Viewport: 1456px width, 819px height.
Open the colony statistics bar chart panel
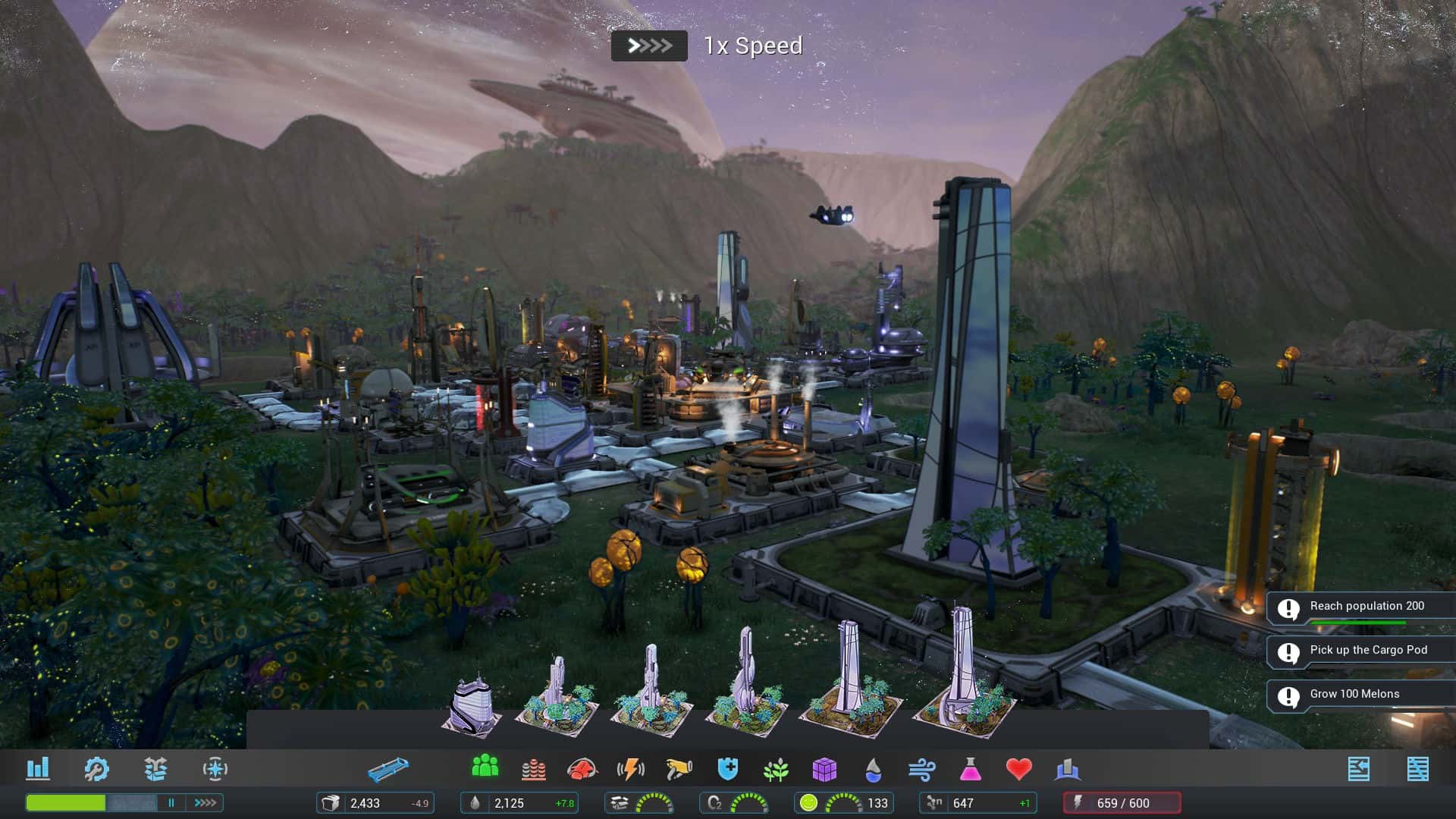pos(36,768)
